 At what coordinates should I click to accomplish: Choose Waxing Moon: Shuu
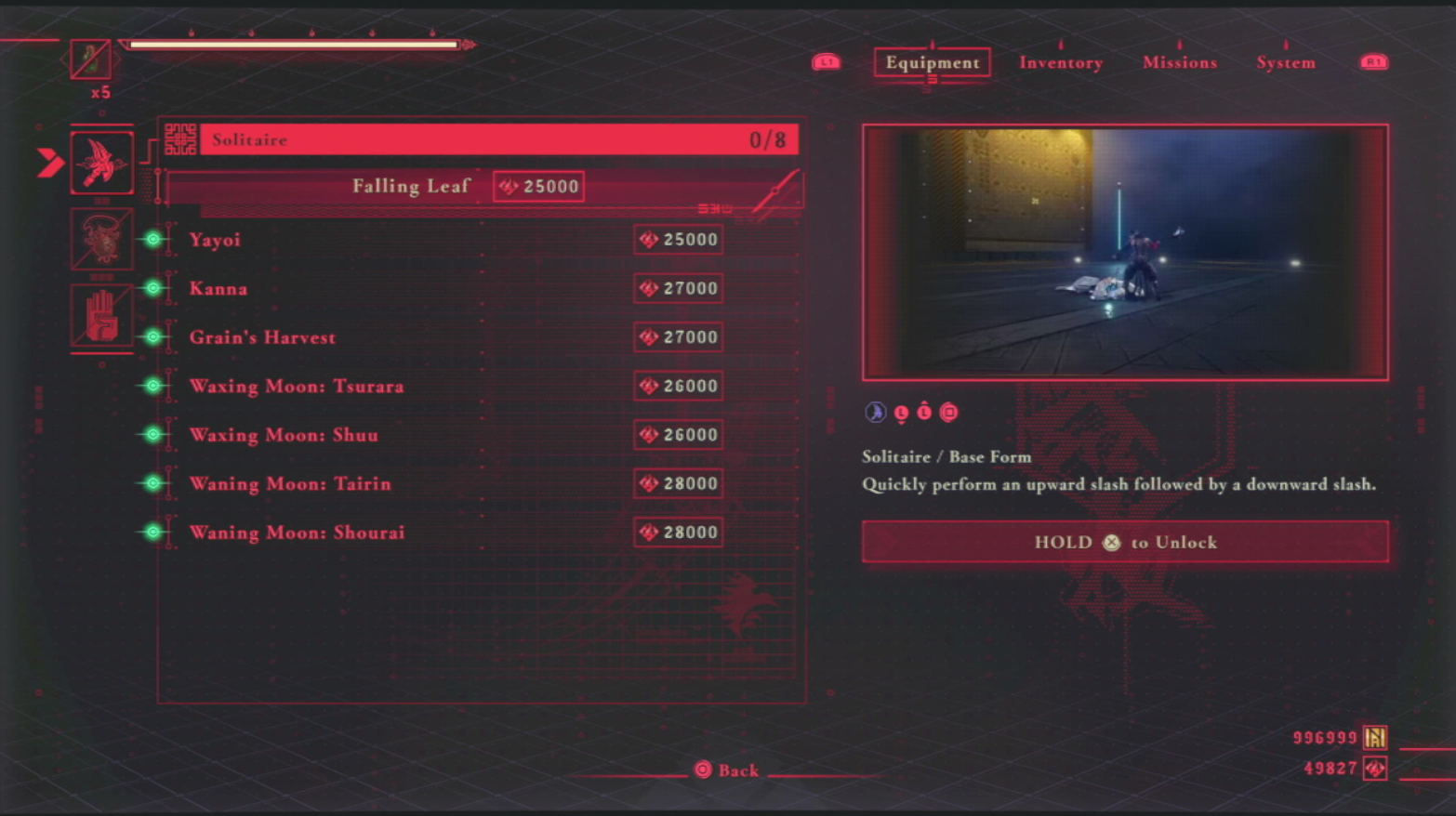click(284, 435)
